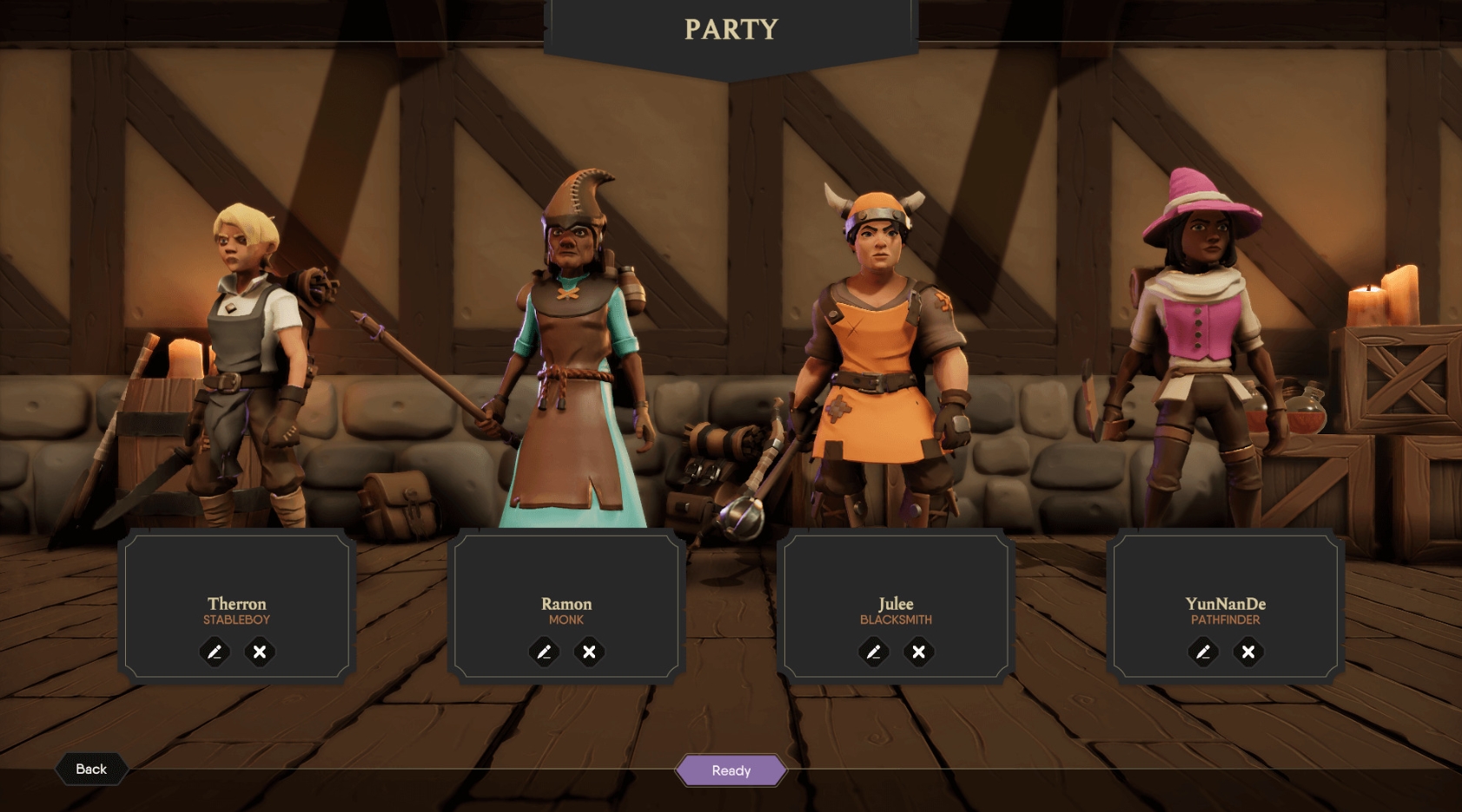Screen dimensions: 1462x812
Task: Click the Ready button
Action: click(731, 770)
